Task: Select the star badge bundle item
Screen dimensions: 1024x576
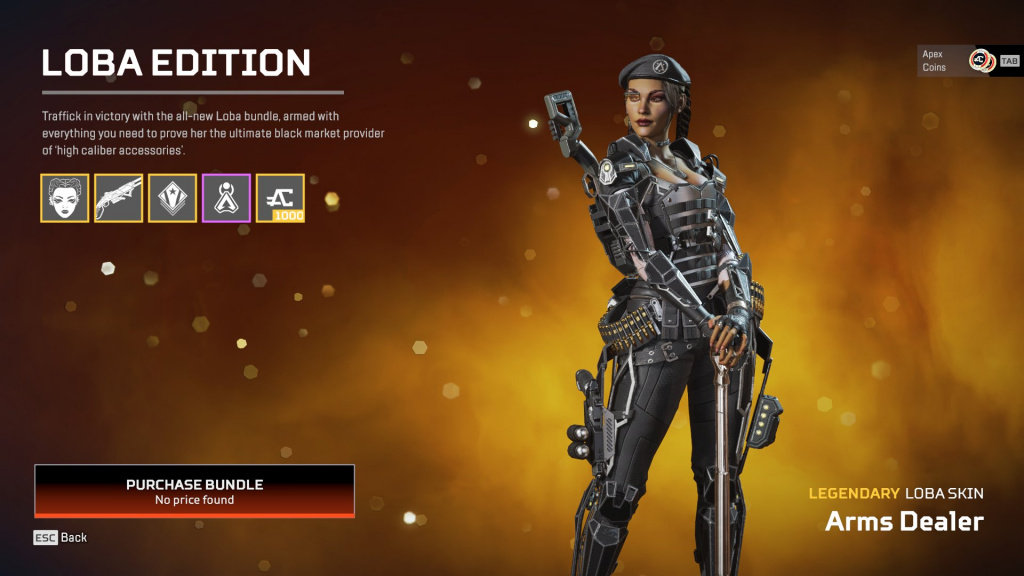Action: pos(173,198)
